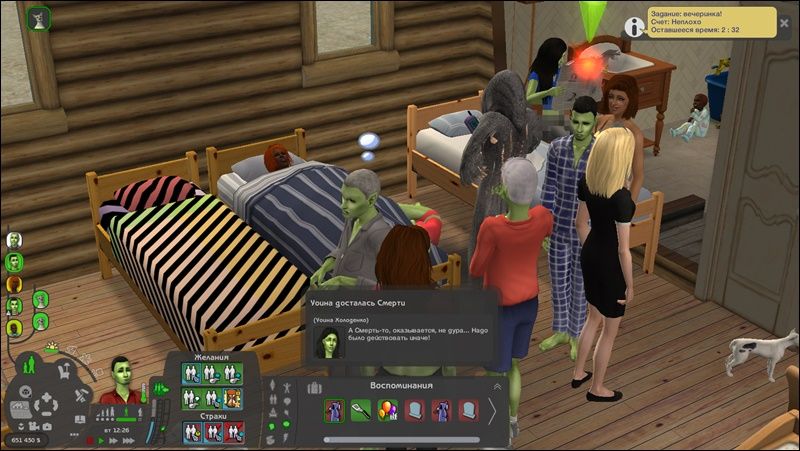
Task: Click the orange highlighted want icon
Action: (x=233, y=397)
